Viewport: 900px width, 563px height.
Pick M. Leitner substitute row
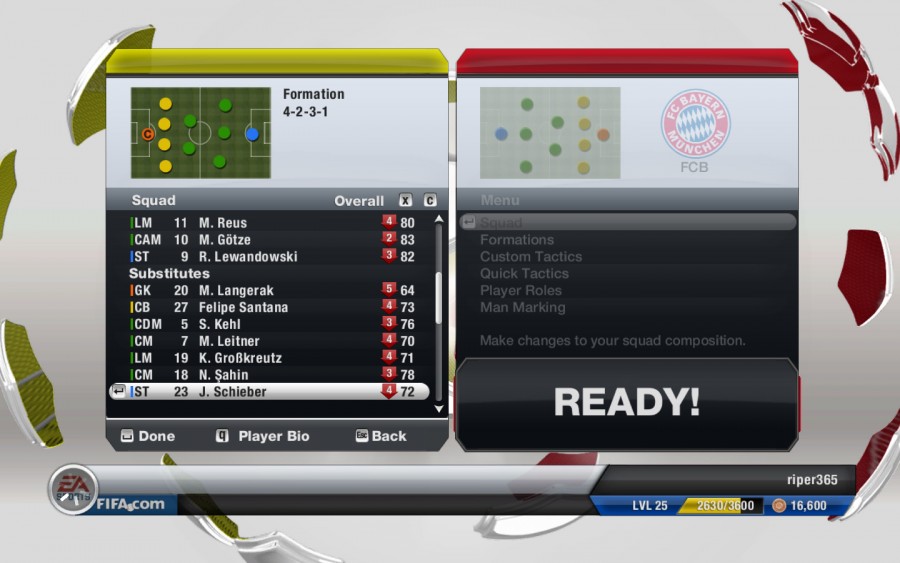[270, 341]
